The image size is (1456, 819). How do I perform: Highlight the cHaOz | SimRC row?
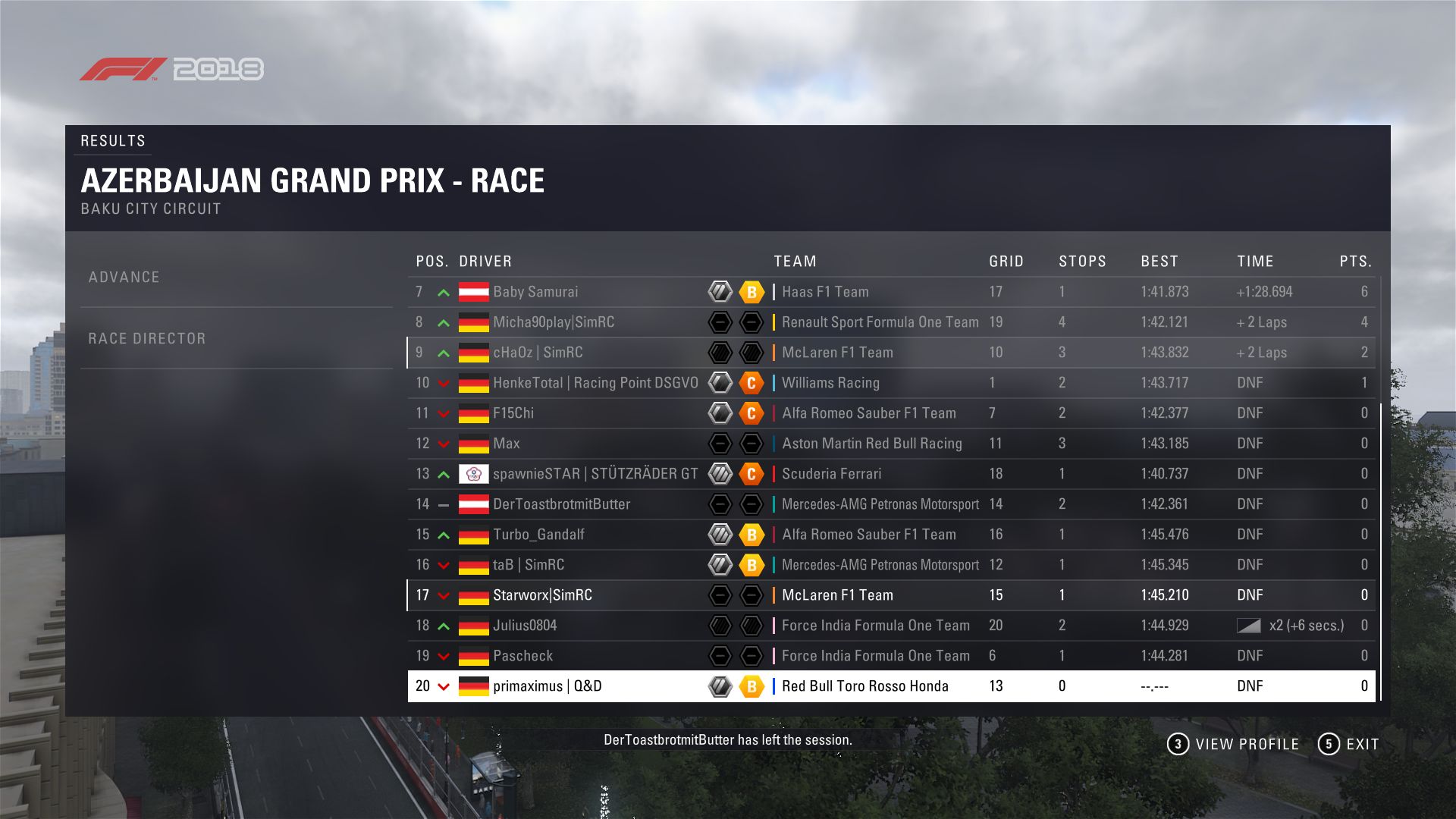tap(538, 353)
